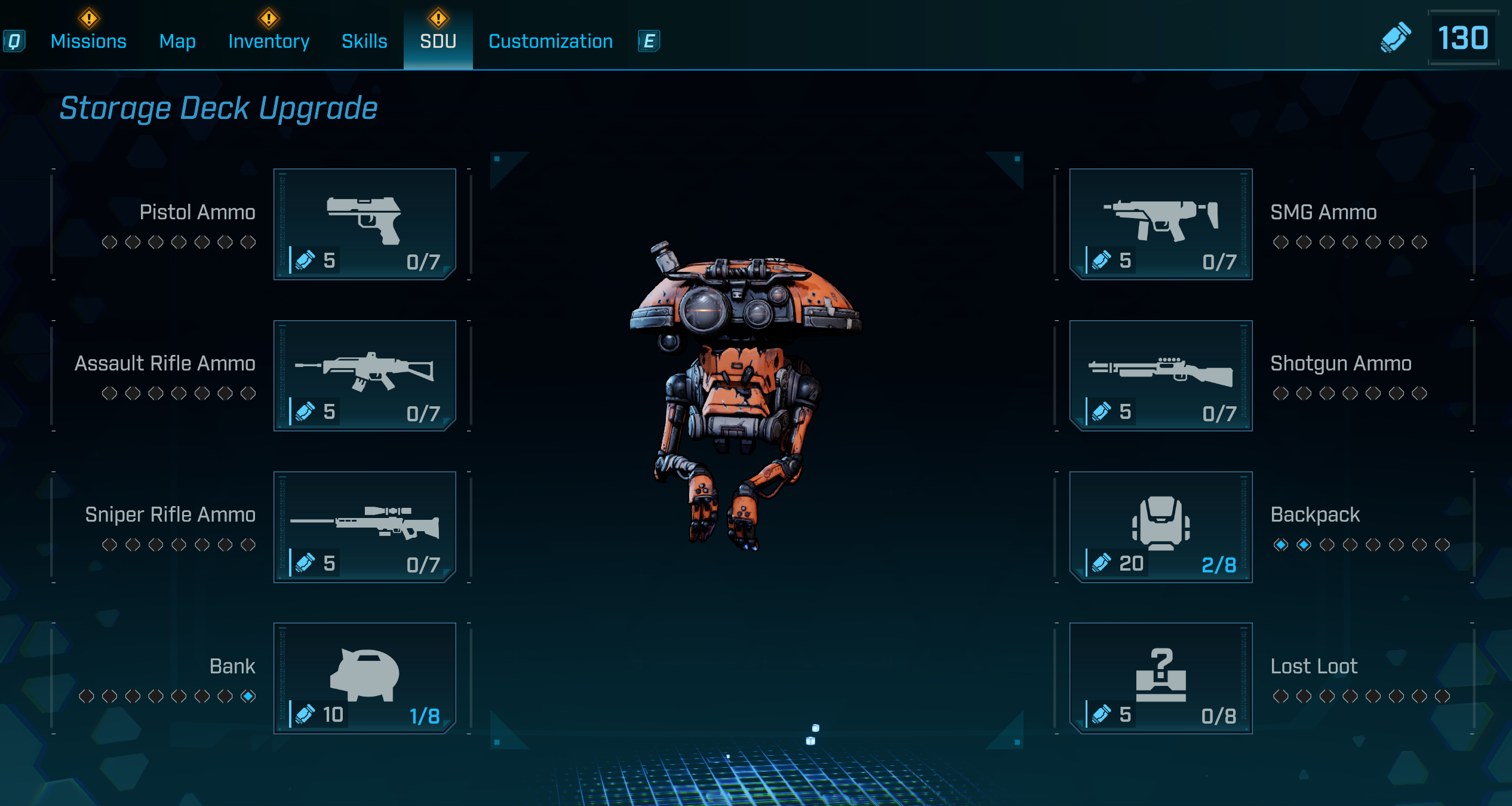This screenshot has width=1512, height=806.
Task: Upgrade the Bank storage tile
Action: click(364, 678)
